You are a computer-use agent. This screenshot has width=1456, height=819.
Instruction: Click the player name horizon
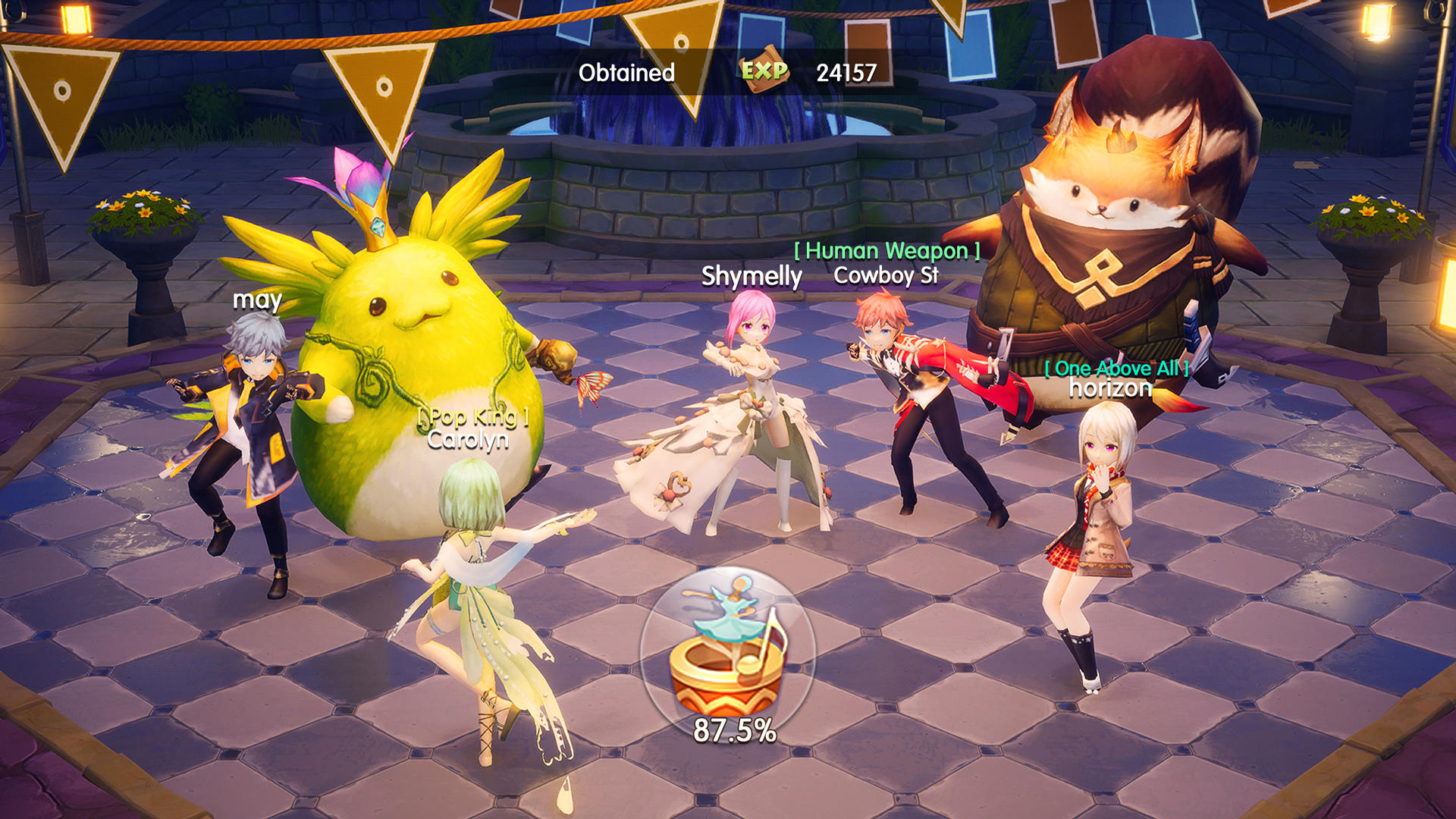pos(1110,388)
